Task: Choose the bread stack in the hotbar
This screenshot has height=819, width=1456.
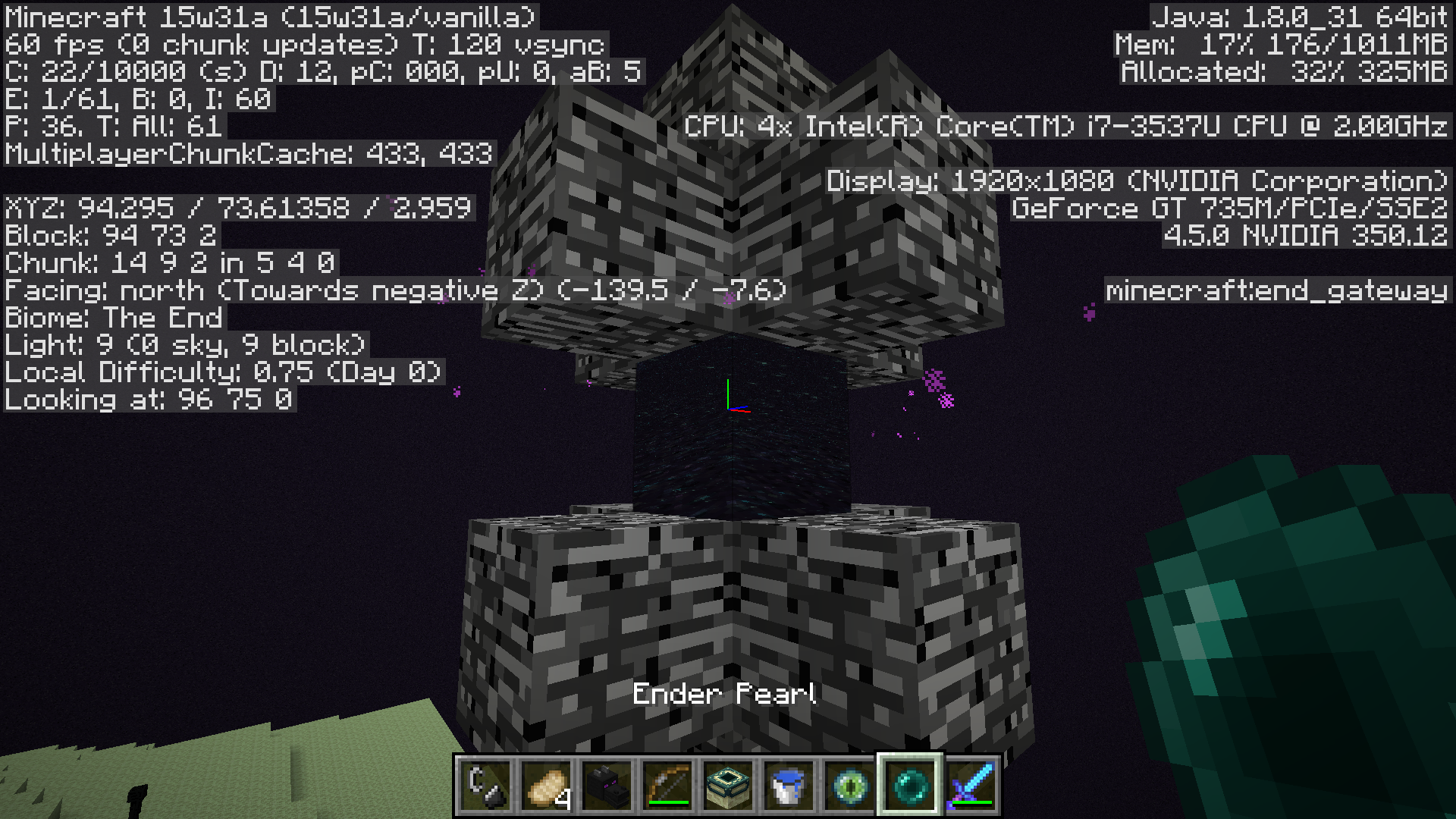Action: (x=546, y=785)
